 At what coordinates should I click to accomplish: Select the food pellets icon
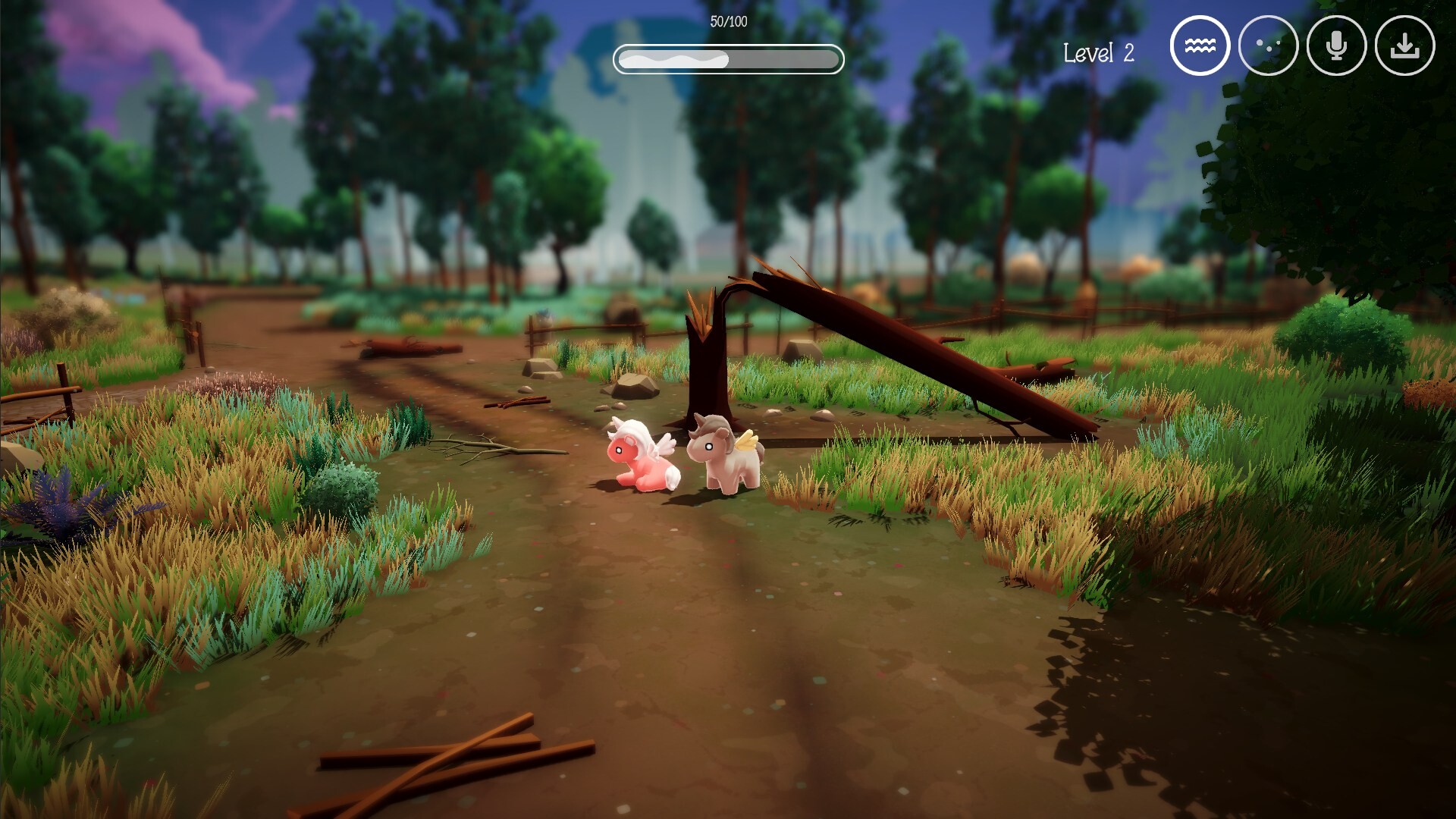pos(1269,45)
